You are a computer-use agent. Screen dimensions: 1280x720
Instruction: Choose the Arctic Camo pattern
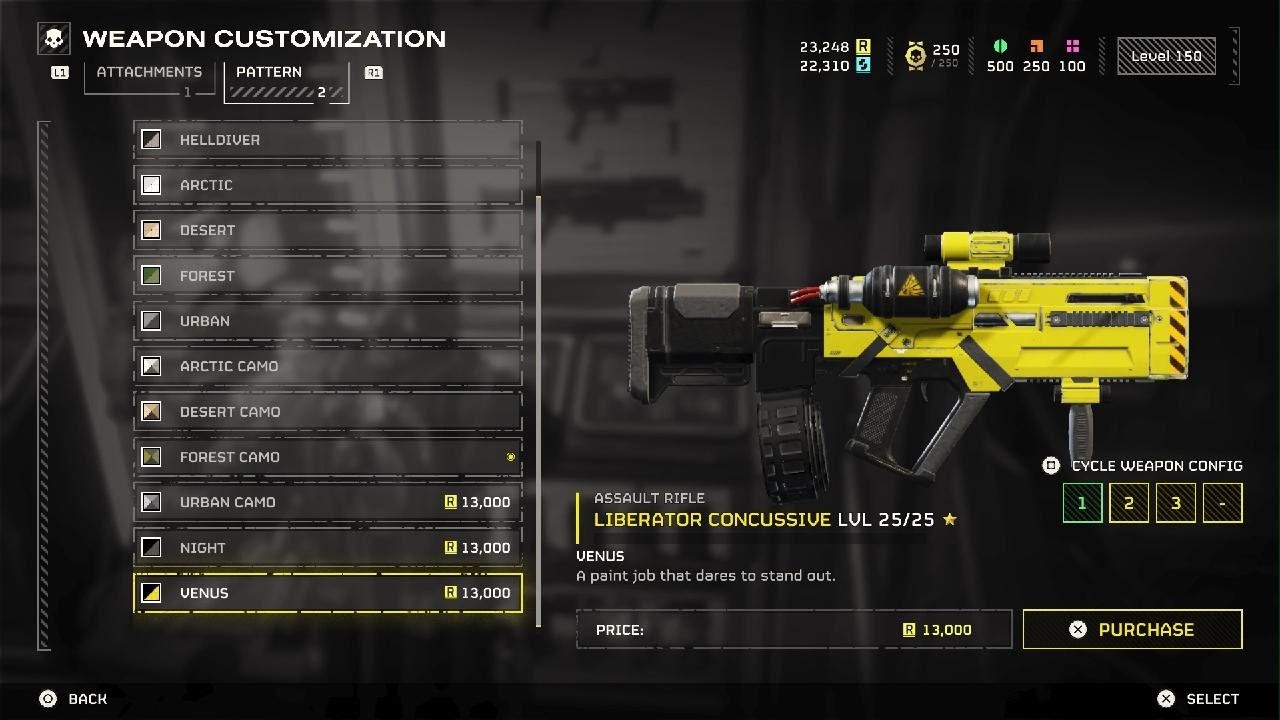[x=328, y=366]
